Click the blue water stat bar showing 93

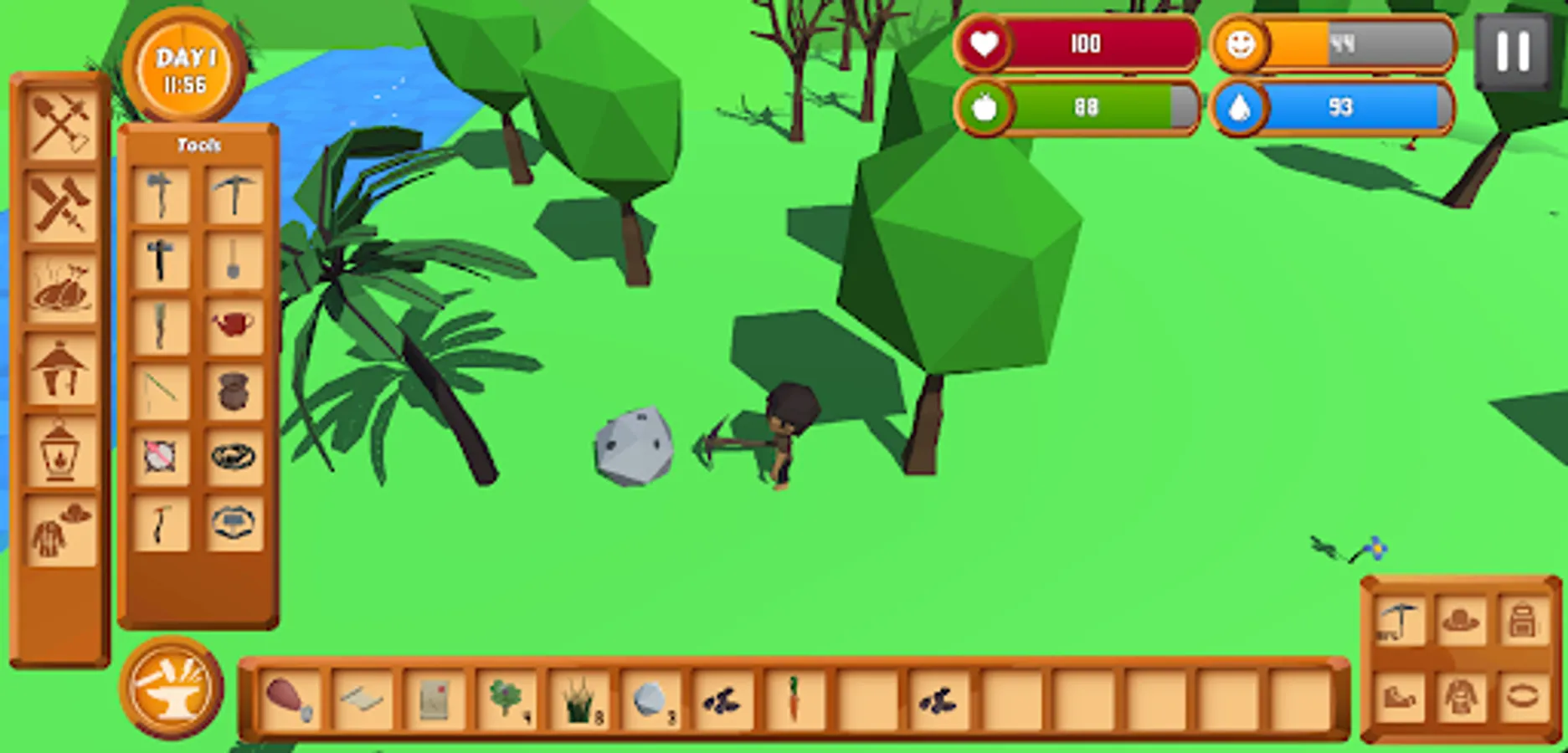click(1339, 107)
